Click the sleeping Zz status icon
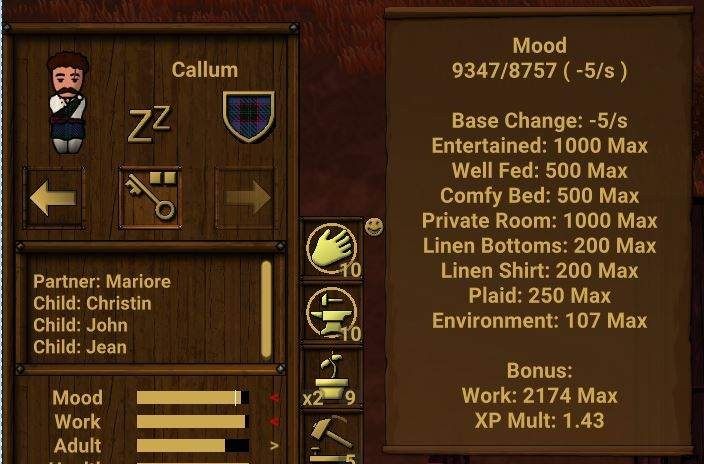Screen dimensions: 704x464 click(x=149, y=124)
